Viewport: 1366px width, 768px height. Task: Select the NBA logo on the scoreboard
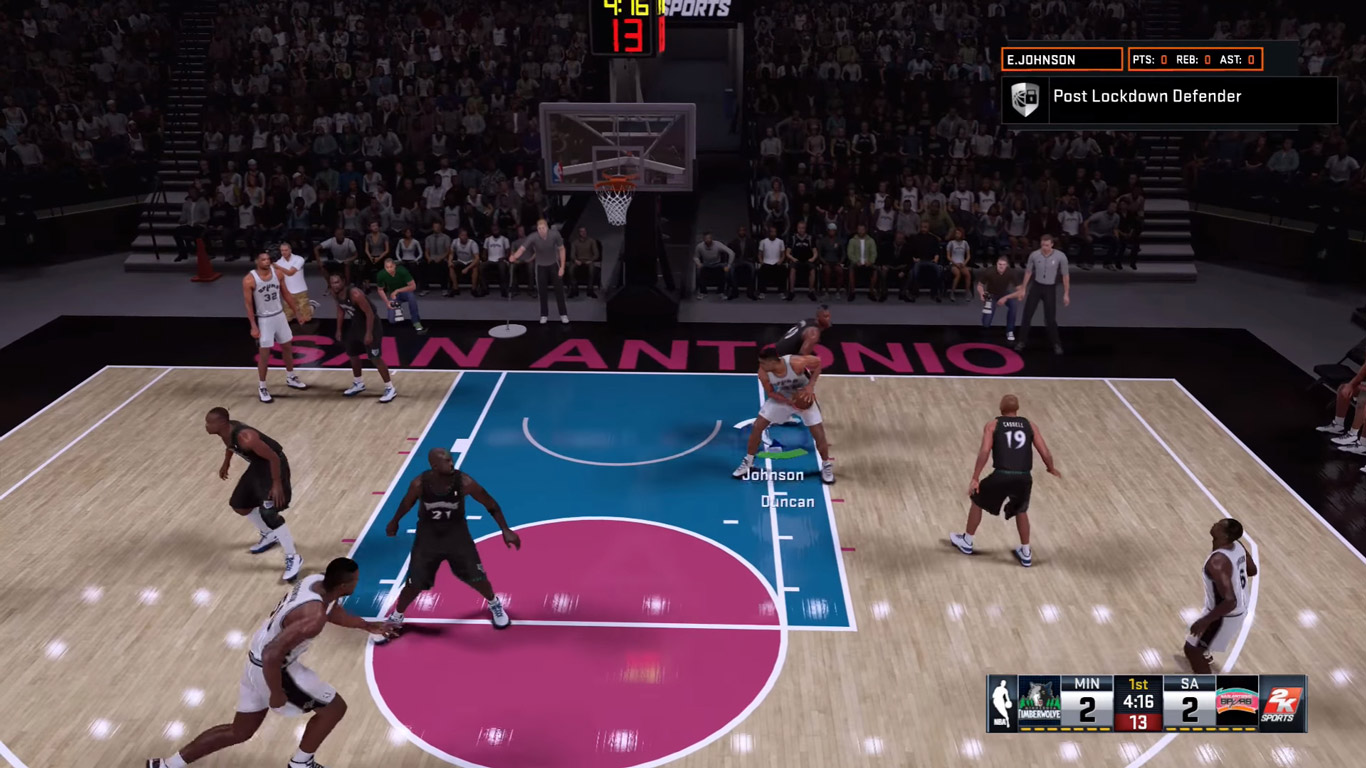coord(1002,700)
